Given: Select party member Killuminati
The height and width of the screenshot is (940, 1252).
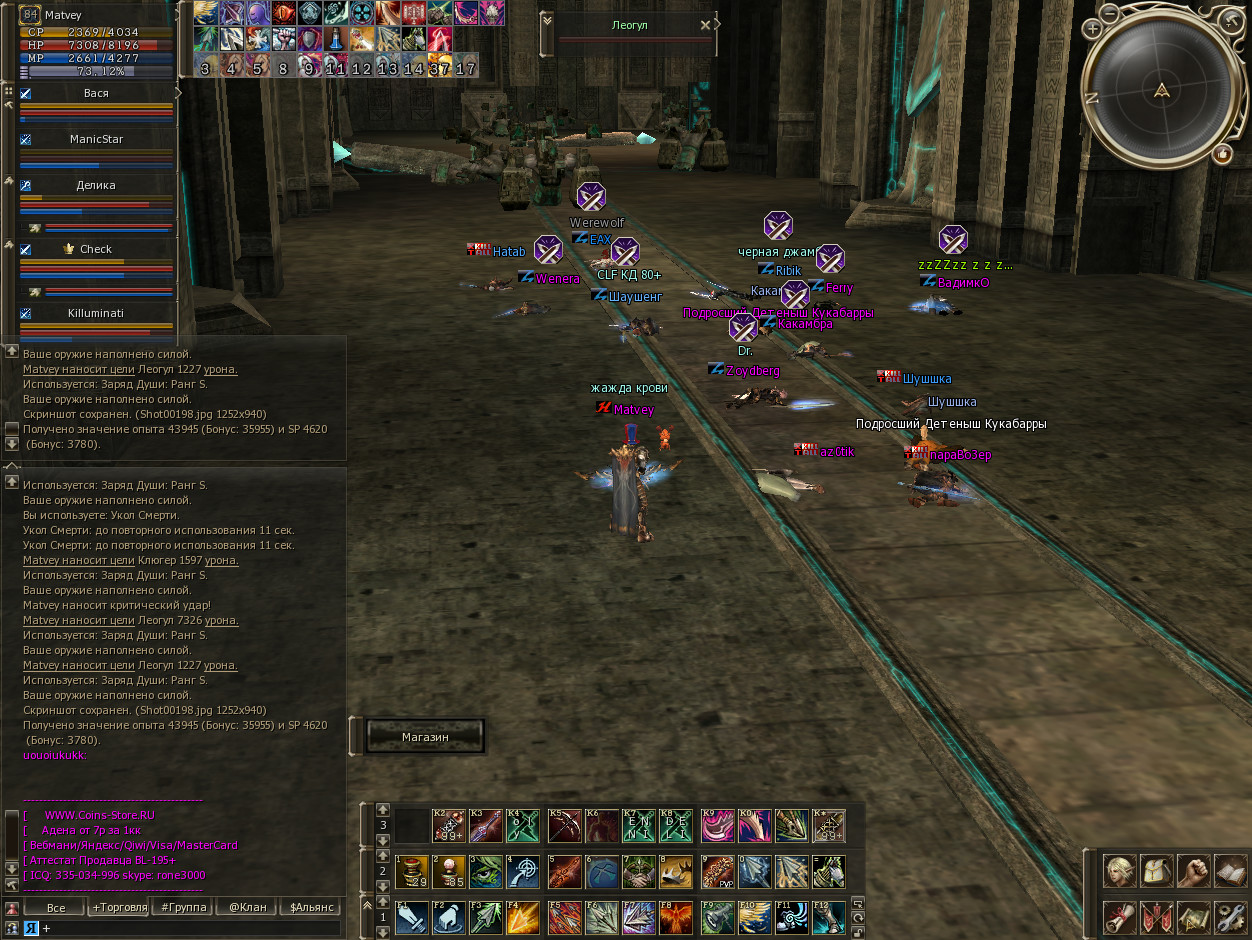Looking at the screenshot, I should coord(96,313).
